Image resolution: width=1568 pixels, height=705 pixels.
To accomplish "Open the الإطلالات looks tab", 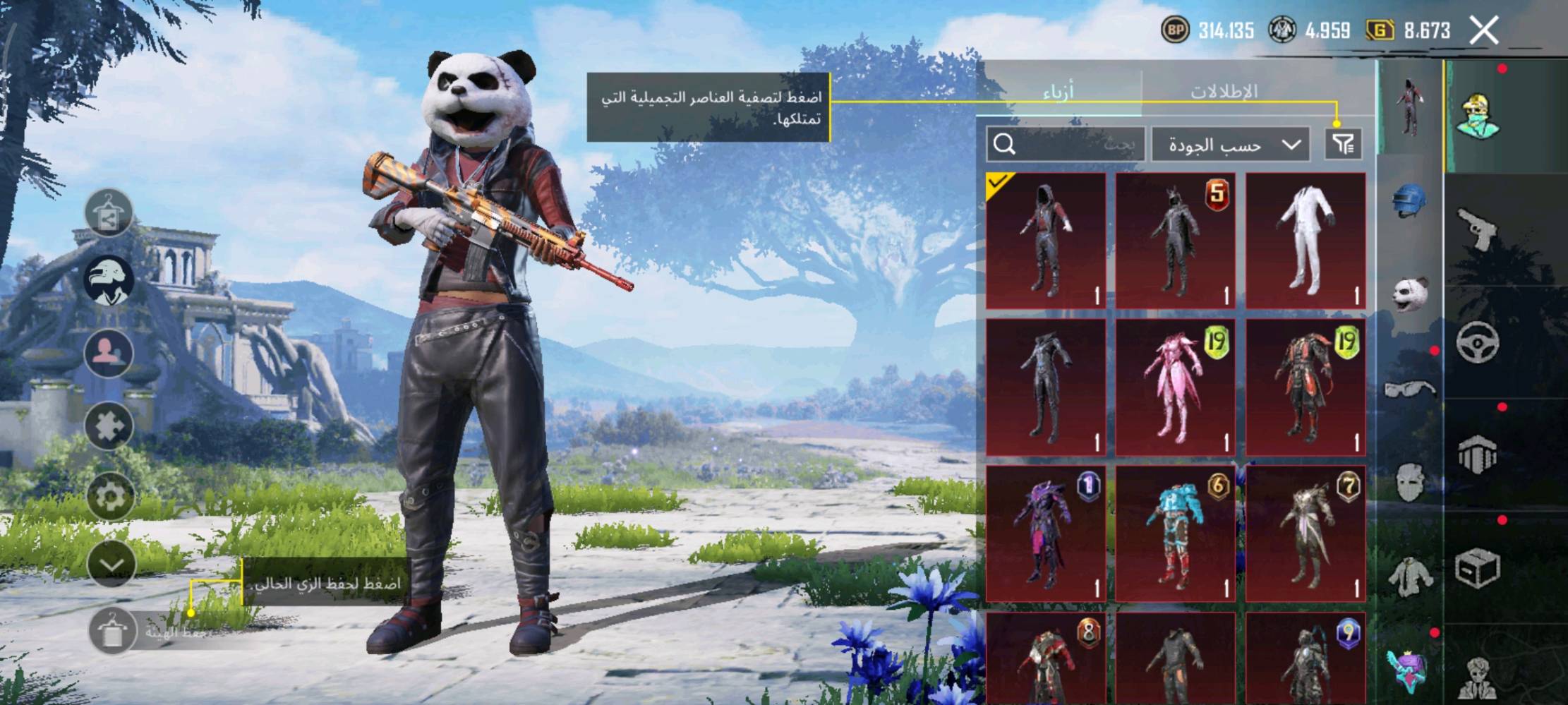I will pos(1224,92).
